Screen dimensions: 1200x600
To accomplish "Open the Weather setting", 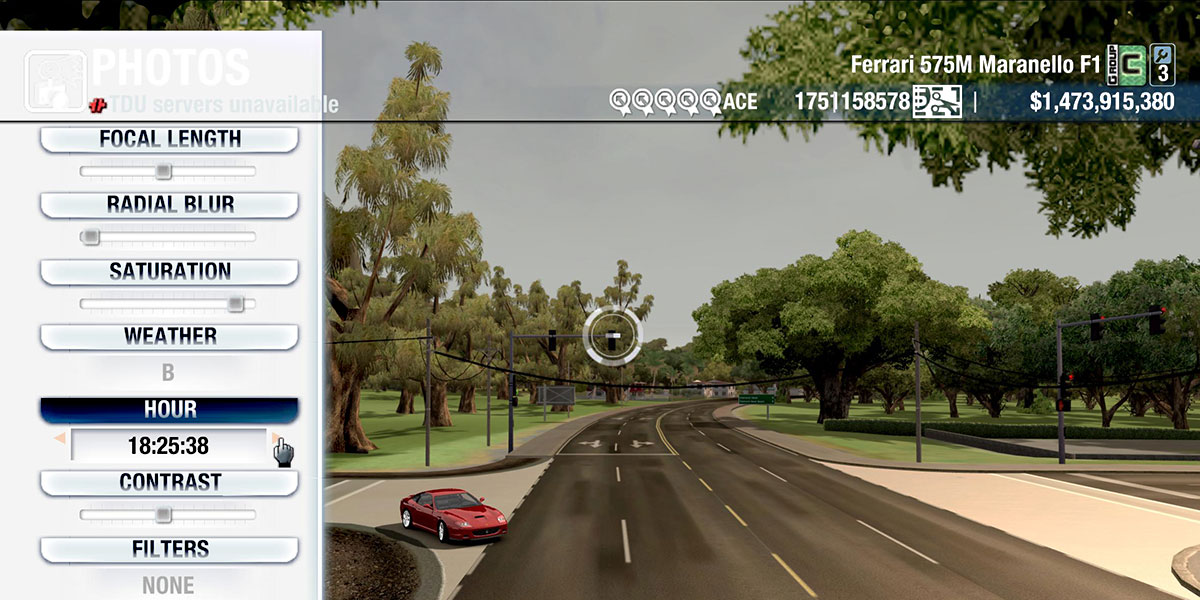I will (x=169, y=336).
